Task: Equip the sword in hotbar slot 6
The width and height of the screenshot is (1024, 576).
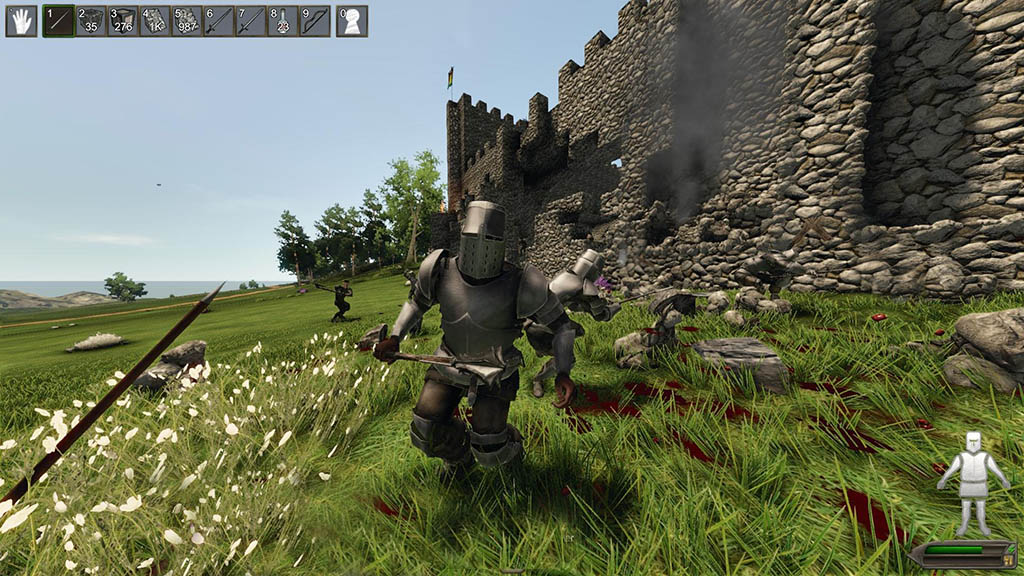Action: [219, 21]
